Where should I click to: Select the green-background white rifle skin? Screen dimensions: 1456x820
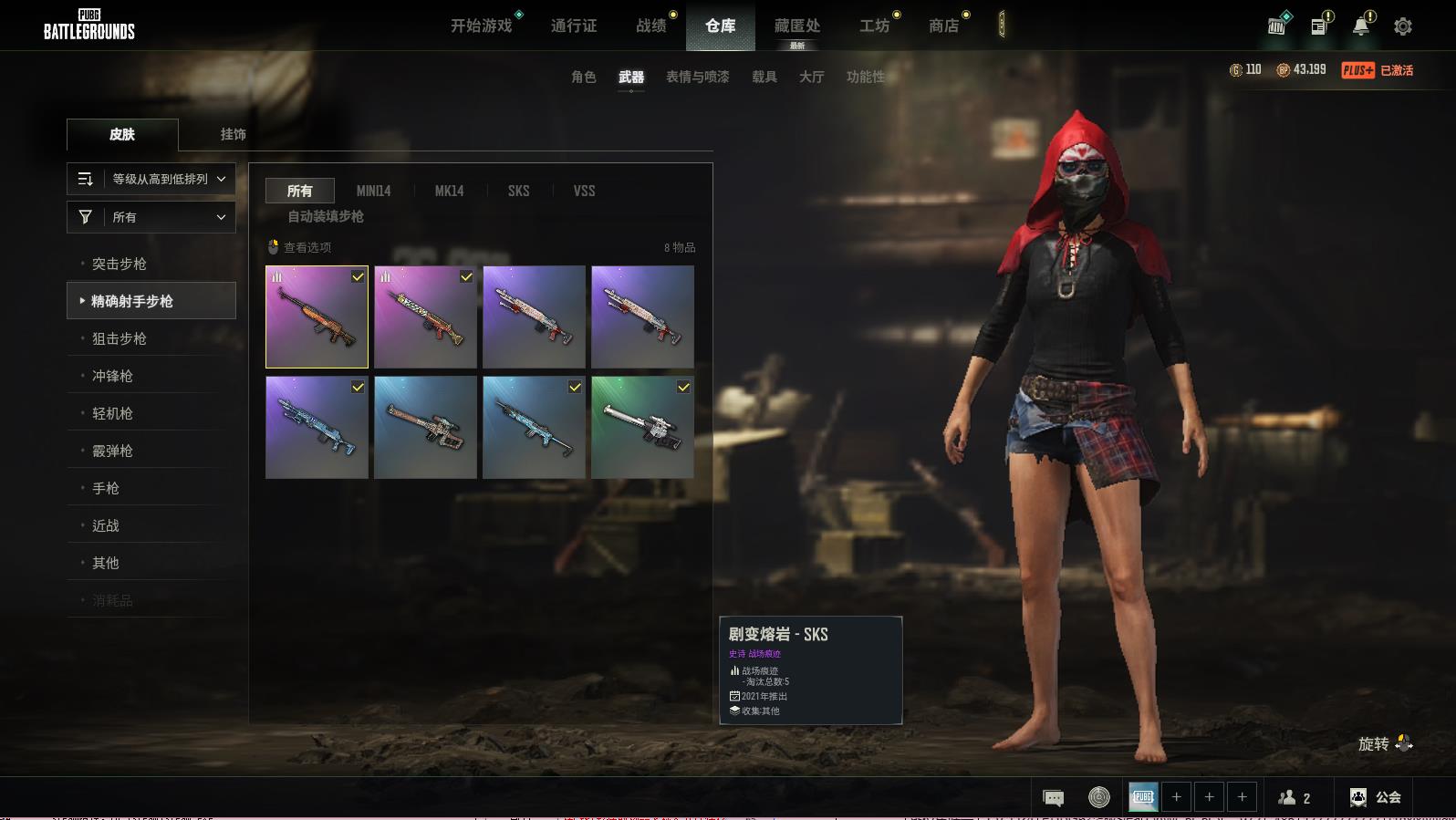[642, 427]
